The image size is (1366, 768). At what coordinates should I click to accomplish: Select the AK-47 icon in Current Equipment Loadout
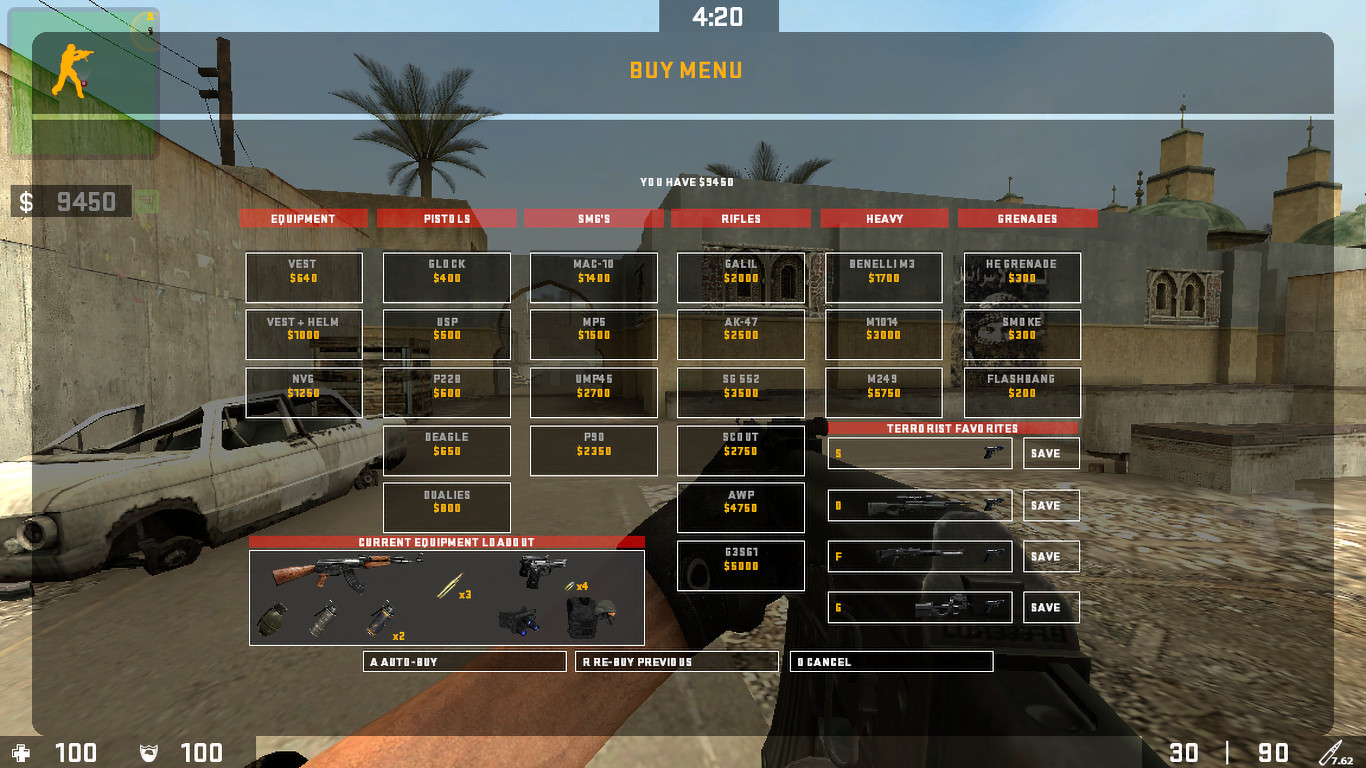pos(344,572)
